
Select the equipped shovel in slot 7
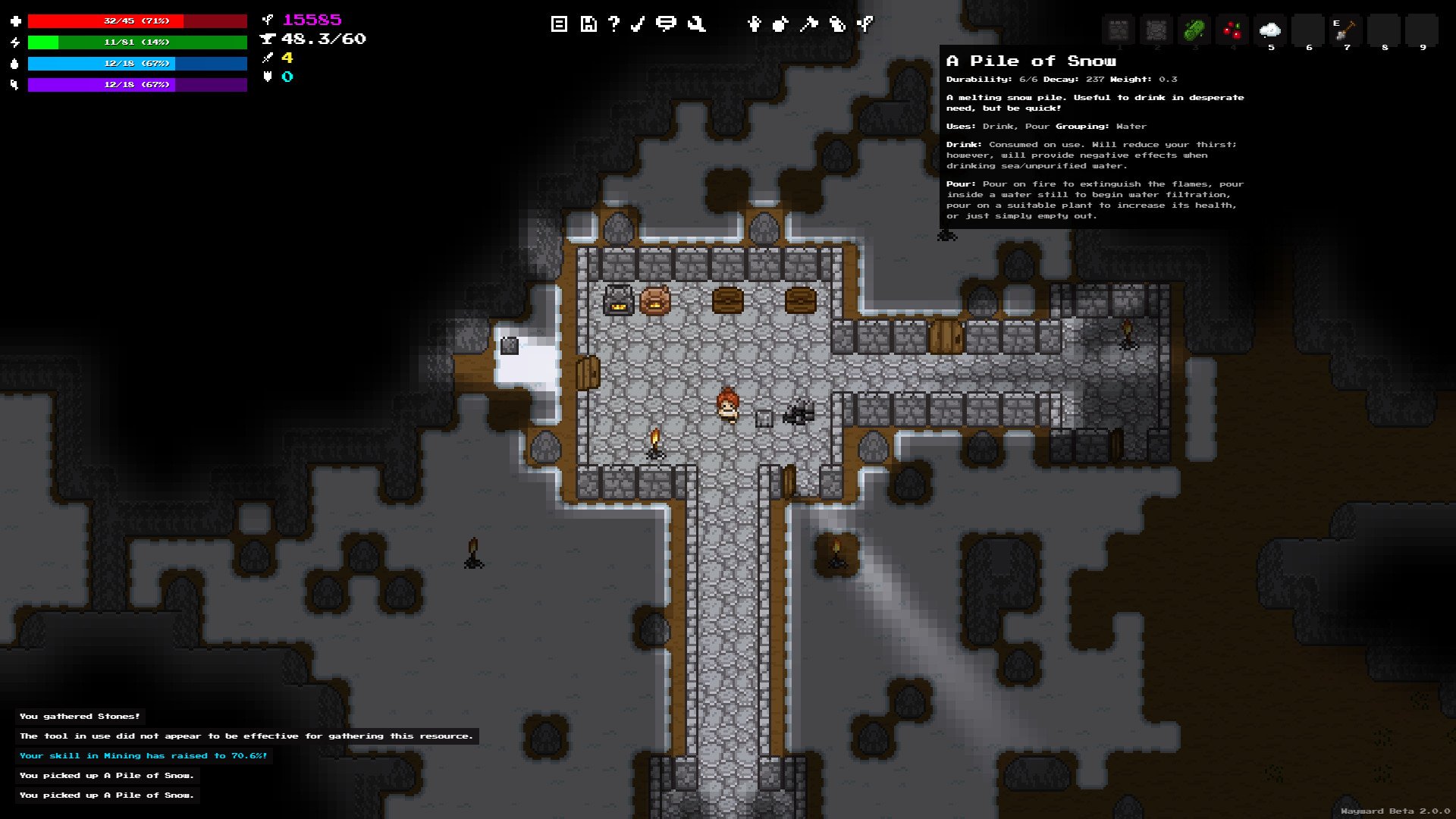(1345, 30)
